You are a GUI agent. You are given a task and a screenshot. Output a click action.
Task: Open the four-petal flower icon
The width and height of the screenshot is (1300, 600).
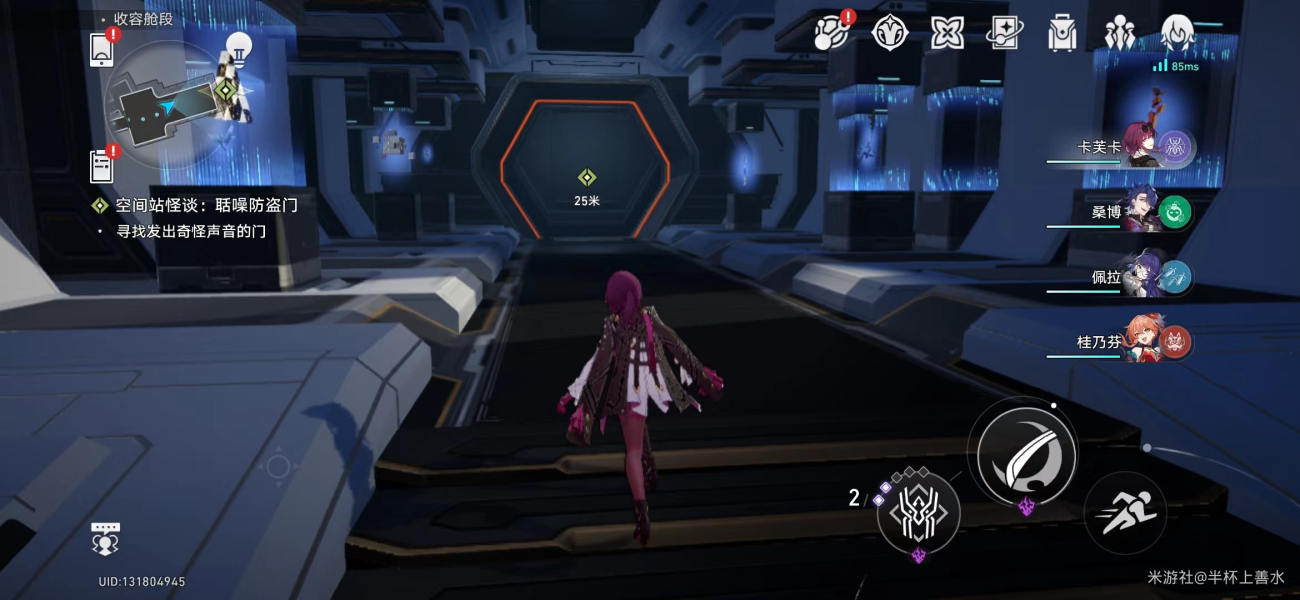tap(946, 33)
